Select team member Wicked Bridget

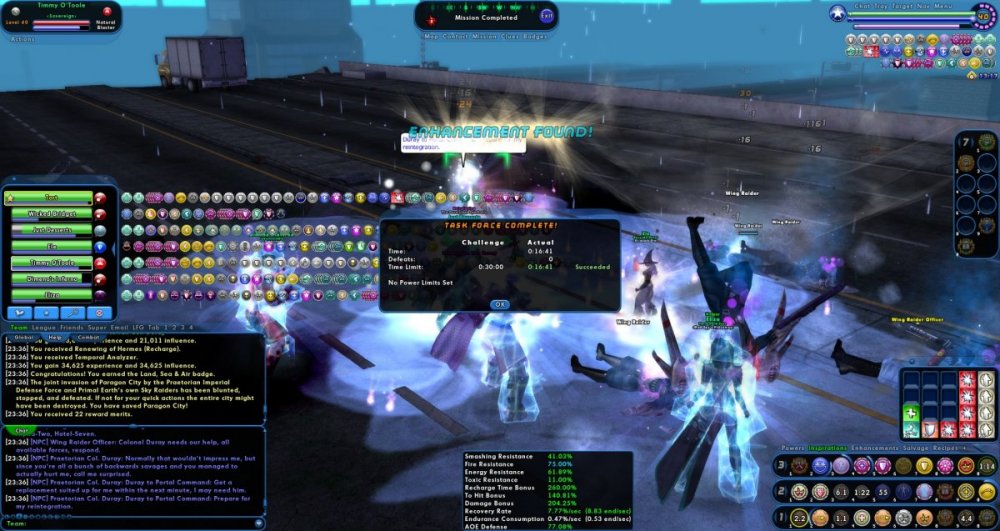coord(51,215)
